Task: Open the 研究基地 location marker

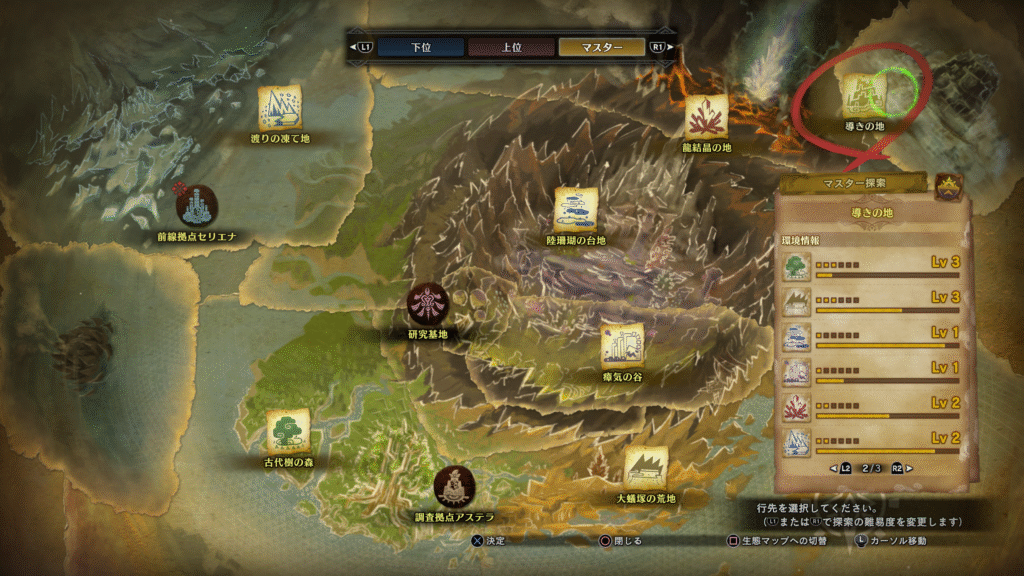Action: 427,304
